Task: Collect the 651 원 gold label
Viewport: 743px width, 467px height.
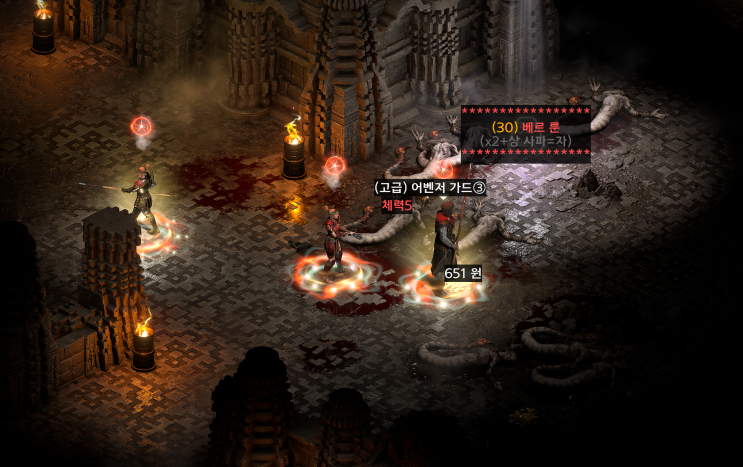Action: (x=463, y=273)
